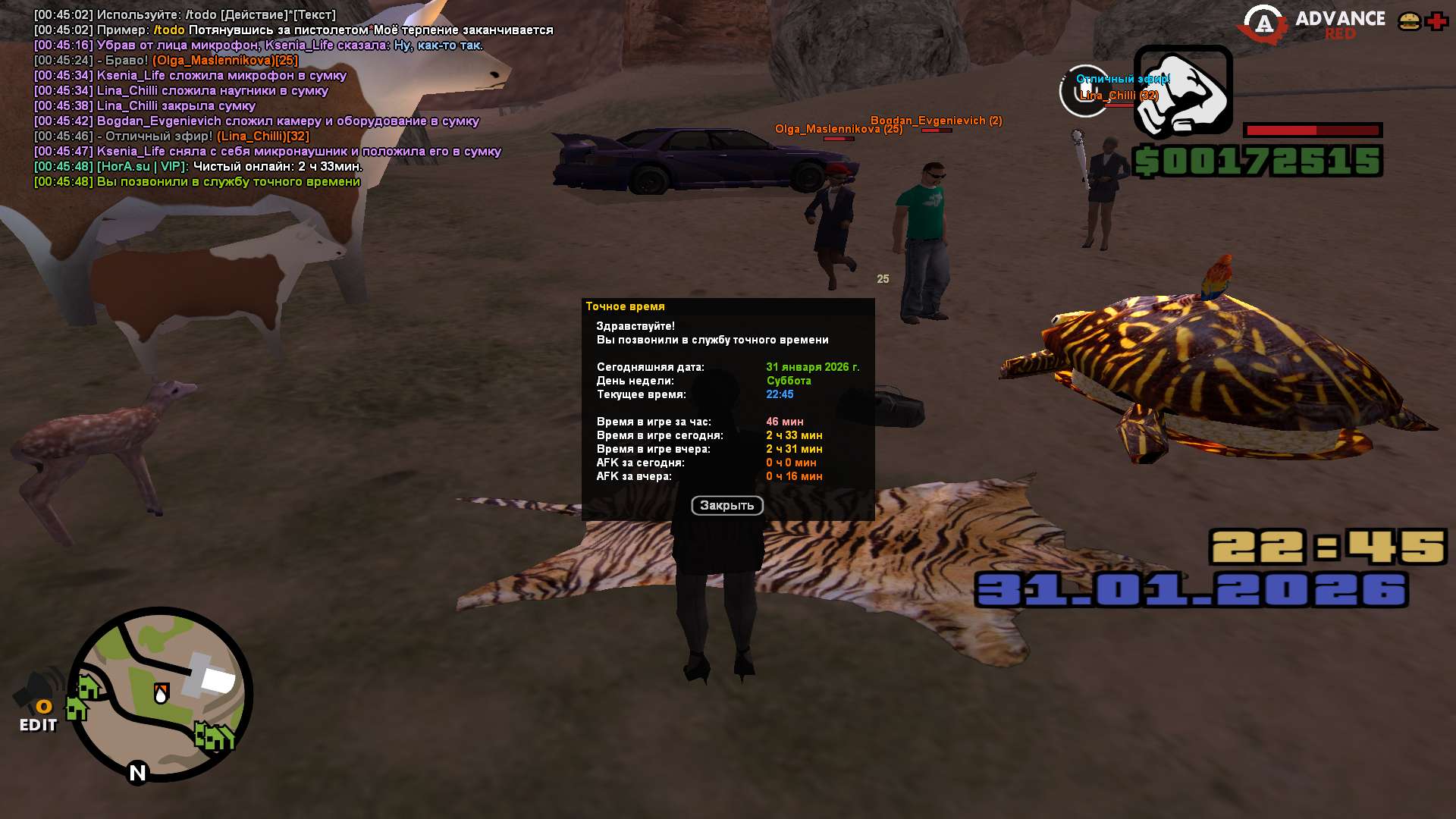The height and width of the screenshot is (819, 1456).
Task: Click the circular minimap radar
Action: coord(161,694)
